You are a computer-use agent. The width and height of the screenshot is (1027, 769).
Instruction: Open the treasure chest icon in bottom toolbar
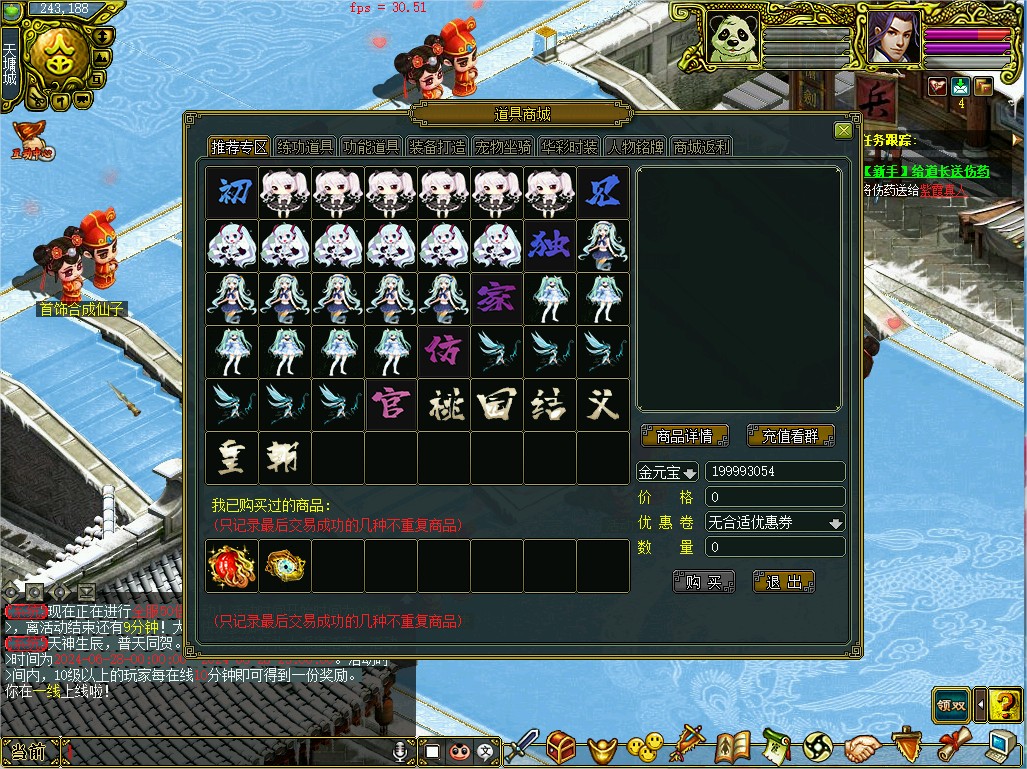click(x=560, y=746)
